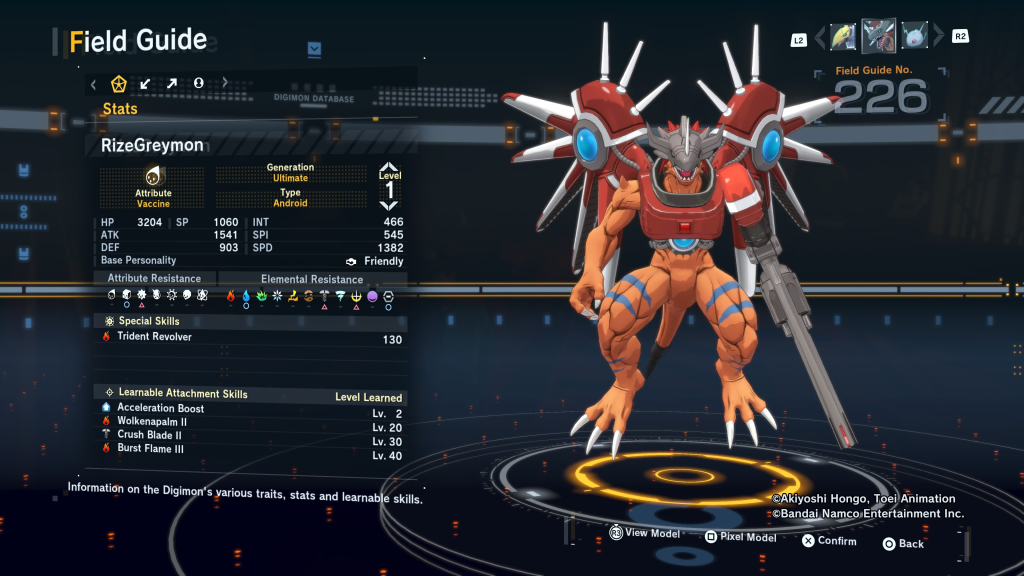Increase level with the up arrow
The width and height of the screenshot is (1024, 576).
point(389,168)
